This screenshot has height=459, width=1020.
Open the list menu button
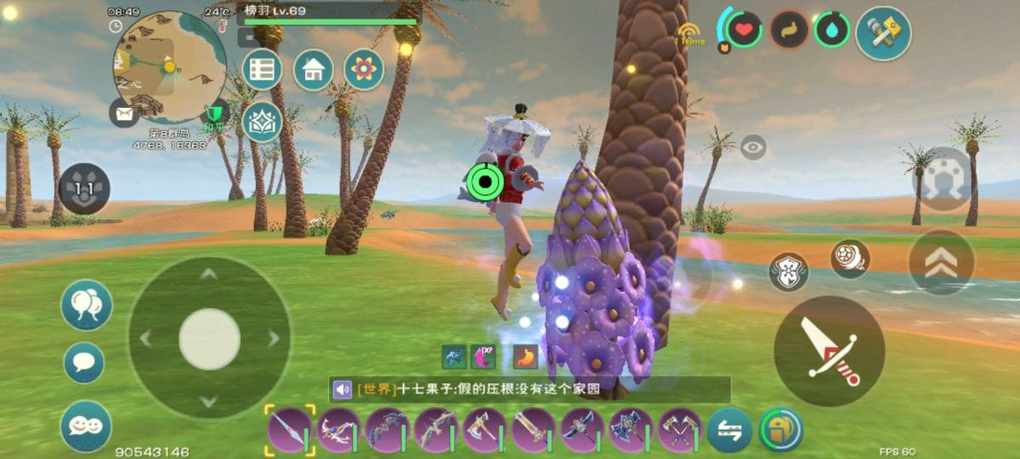pos(262,69)
